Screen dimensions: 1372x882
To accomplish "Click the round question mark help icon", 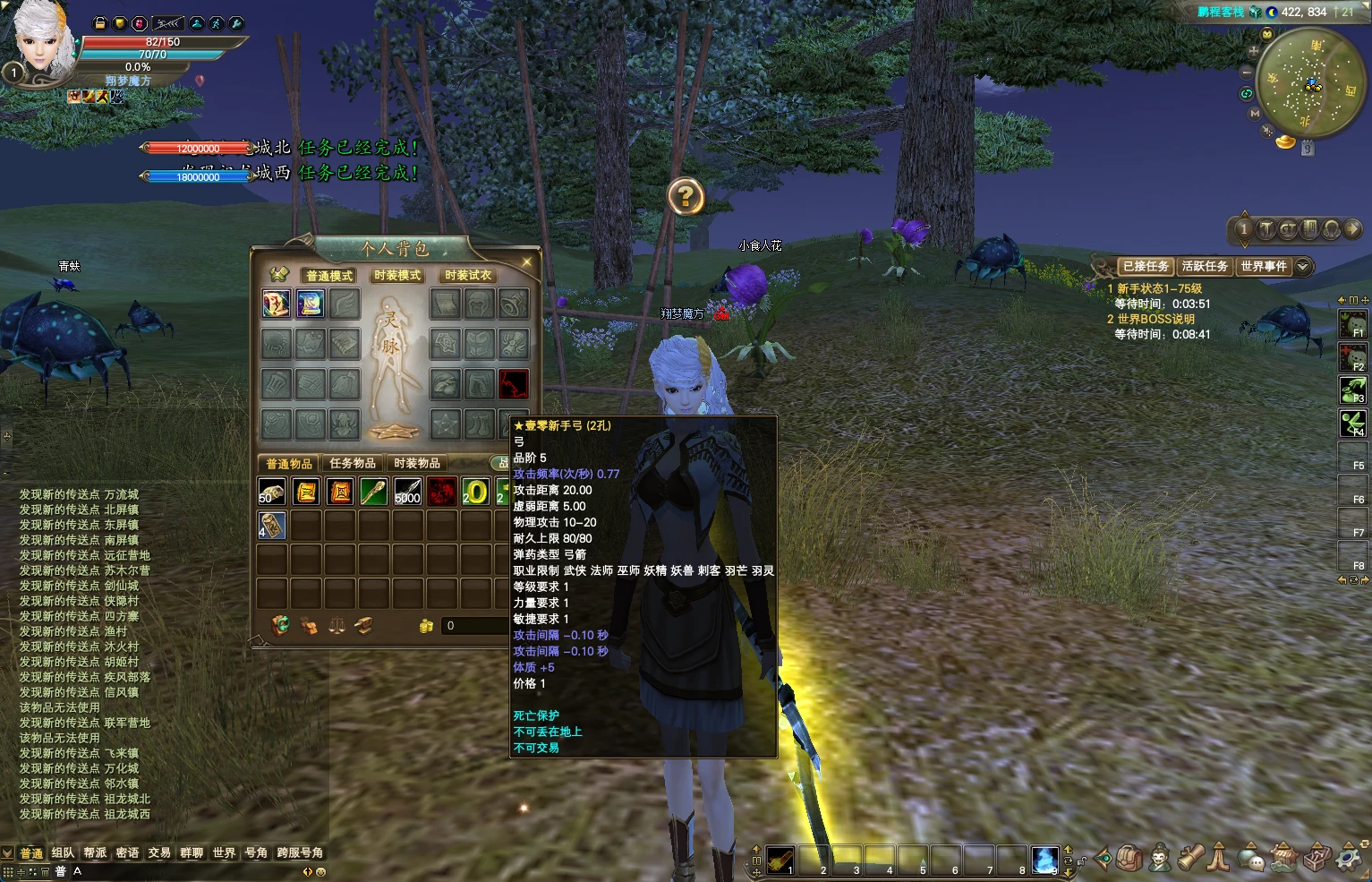I will point(686,196).
